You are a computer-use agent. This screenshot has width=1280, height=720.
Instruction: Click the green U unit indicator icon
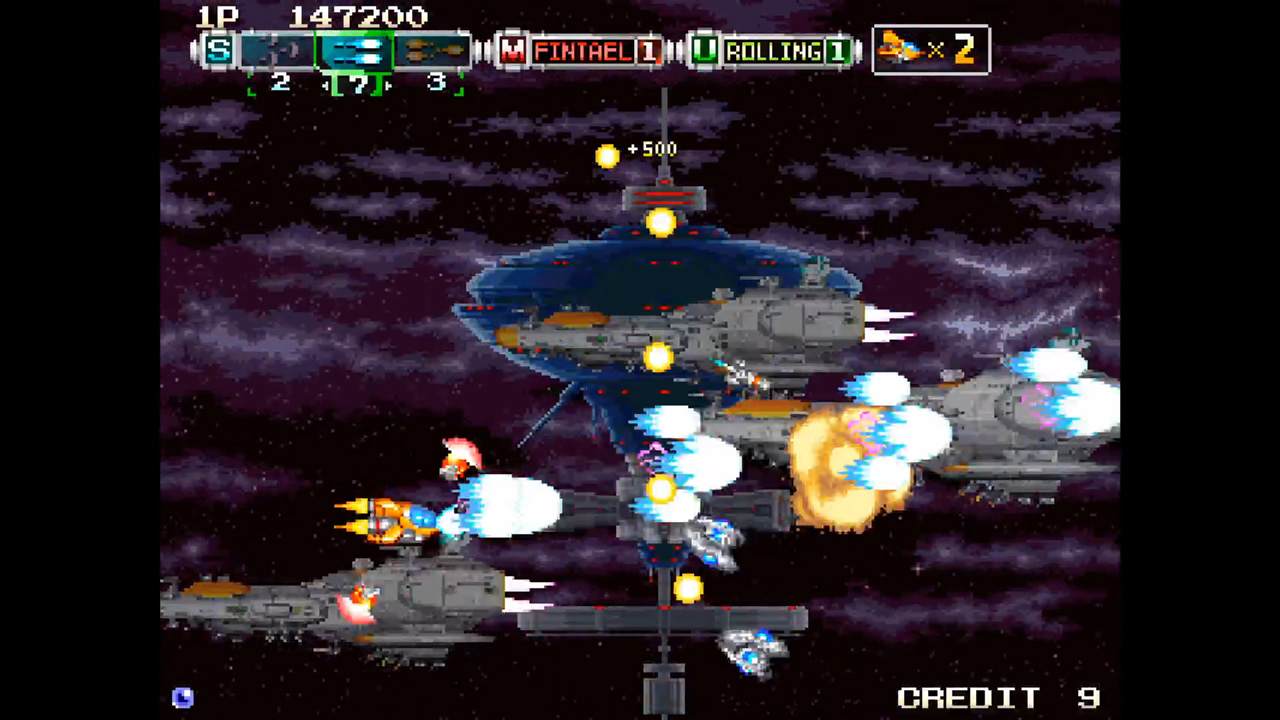(x=705, y=51)
